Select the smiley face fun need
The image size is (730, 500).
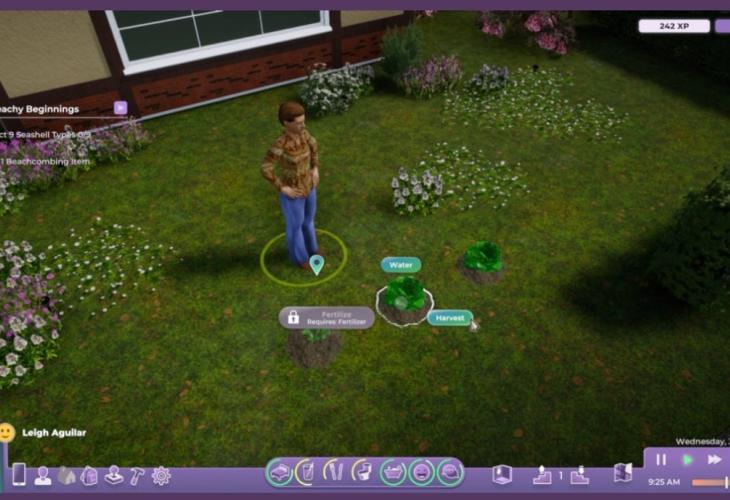coord(422,471)
